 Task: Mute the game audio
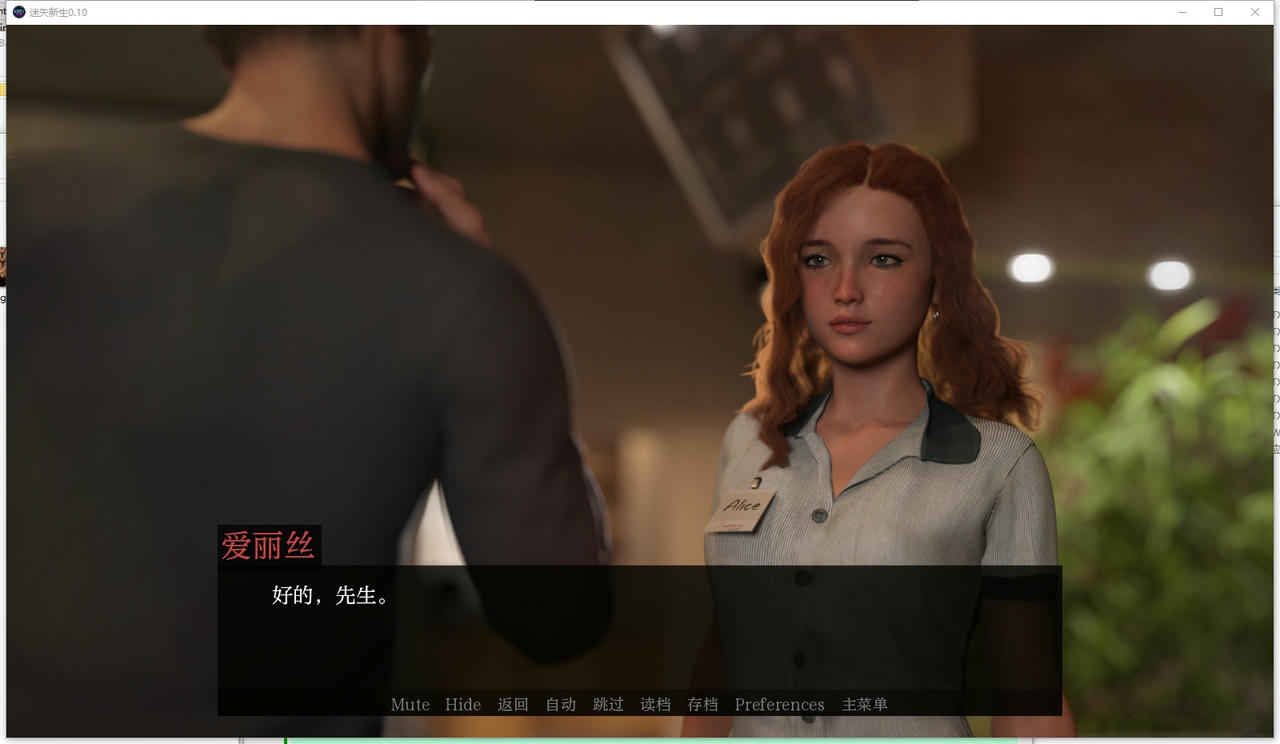click(x=410, y=704)
